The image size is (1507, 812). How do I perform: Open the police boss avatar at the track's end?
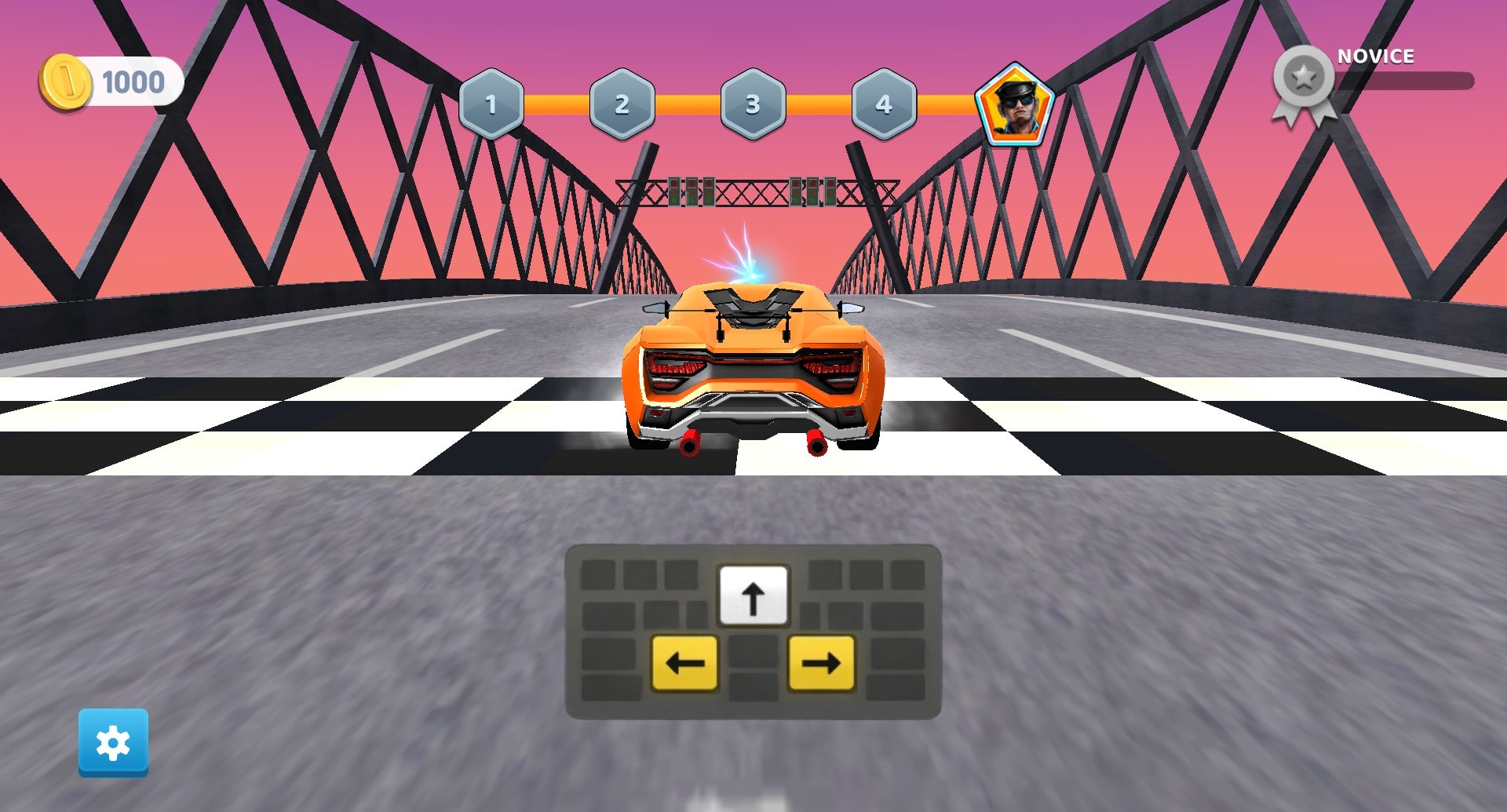coord(1017,104)
